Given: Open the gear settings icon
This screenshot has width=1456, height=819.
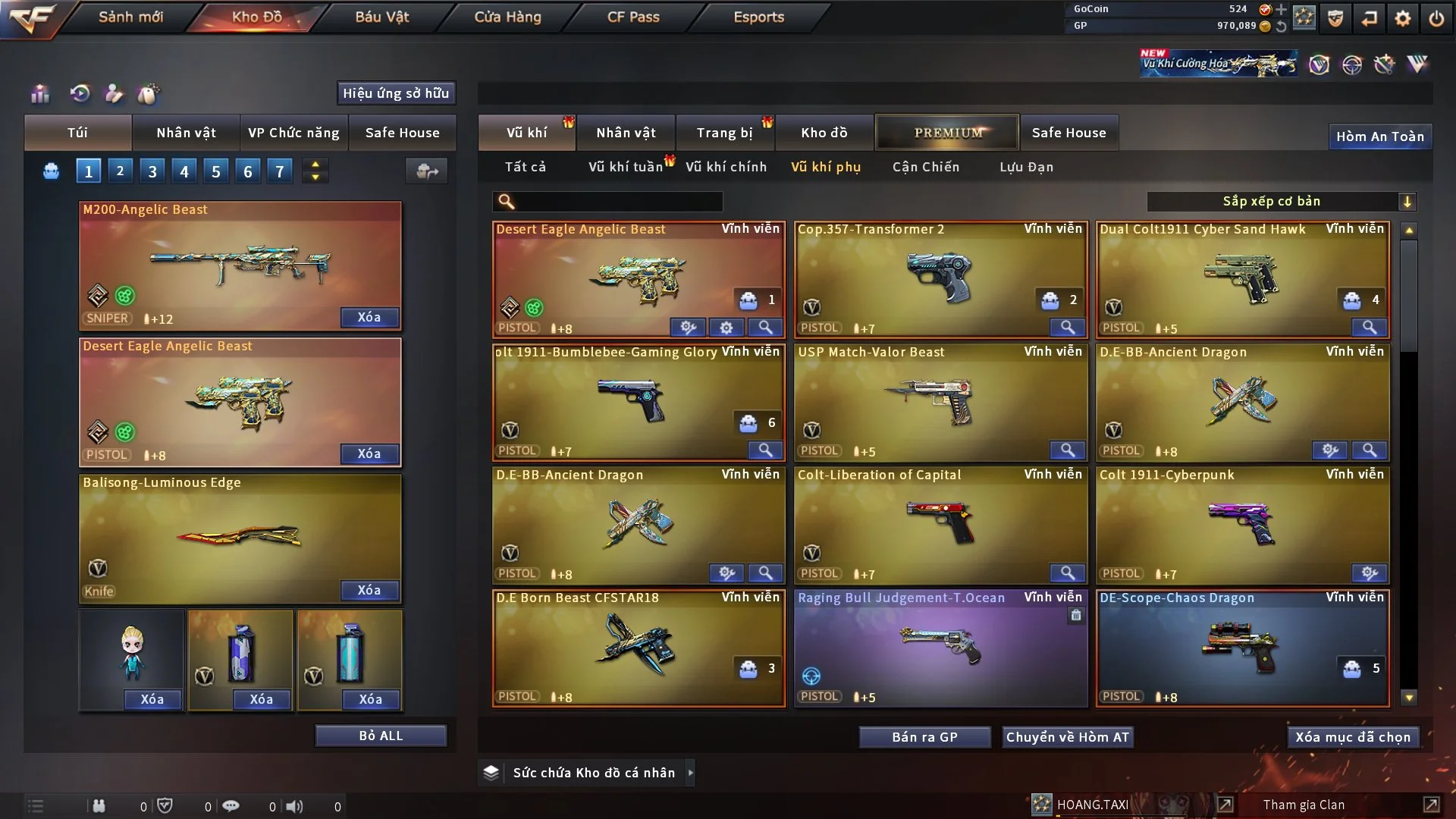Looking at the screenshot, I should click(x=1403, y=18).
